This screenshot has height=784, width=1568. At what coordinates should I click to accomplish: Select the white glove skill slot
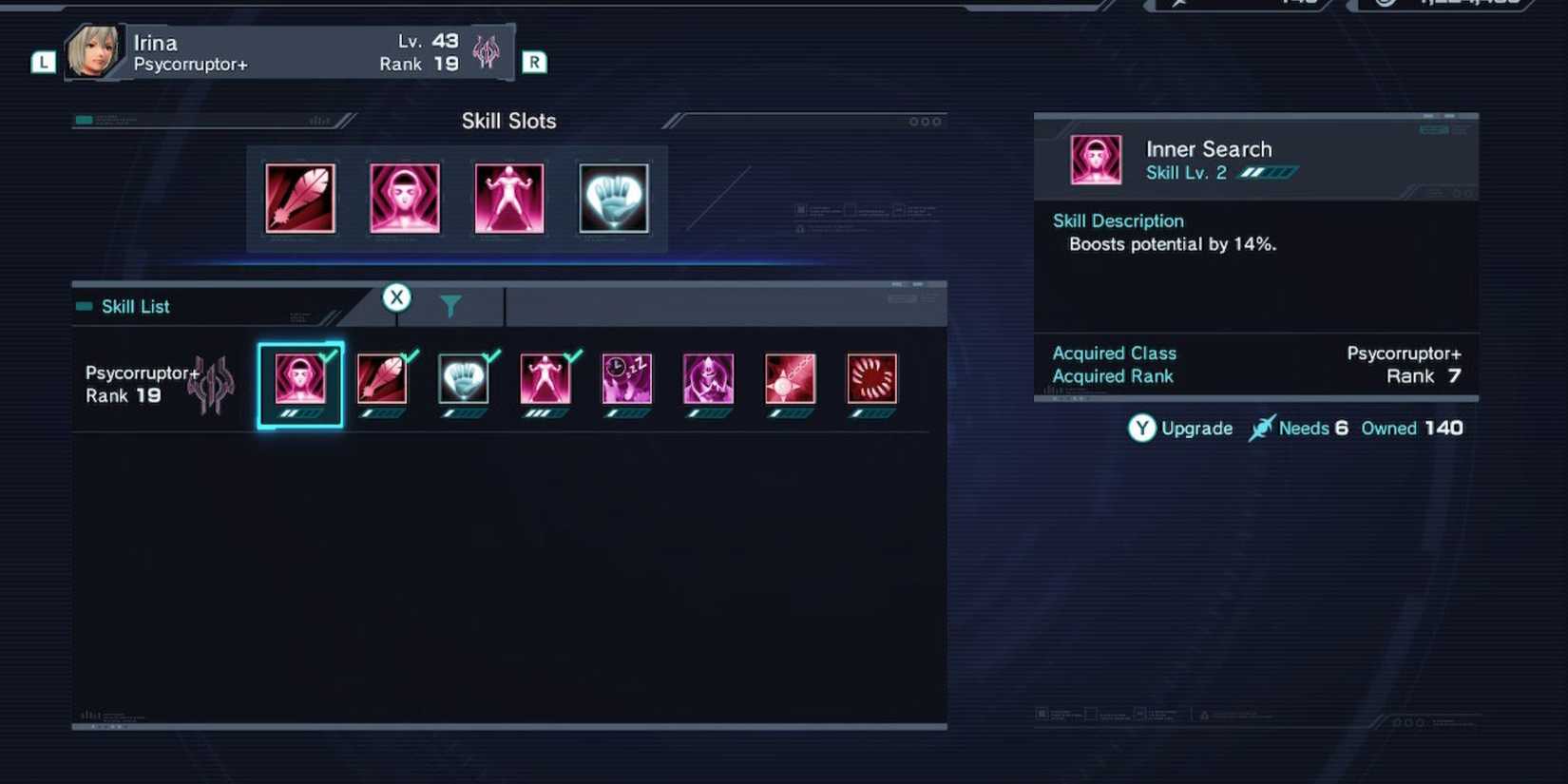613,198
